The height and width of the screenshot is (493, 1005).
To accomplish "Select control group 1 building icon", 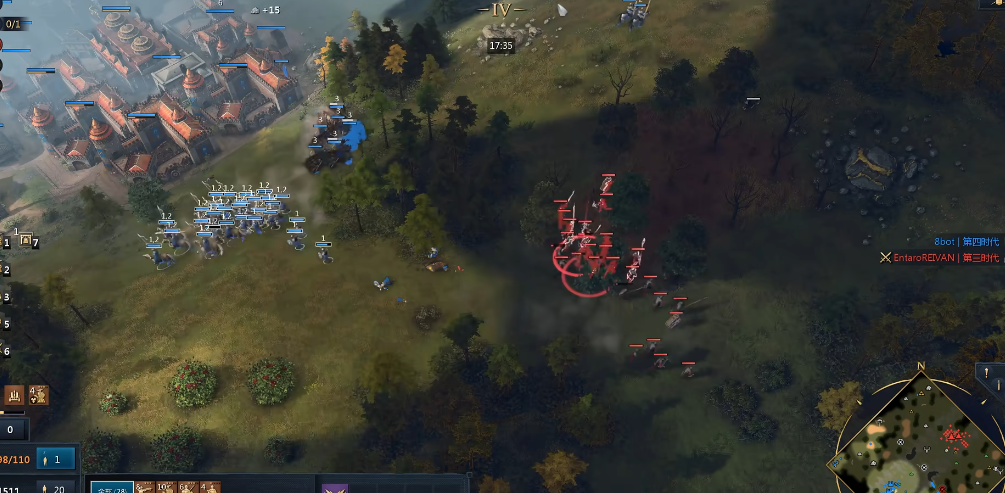I will coord(25,240).
